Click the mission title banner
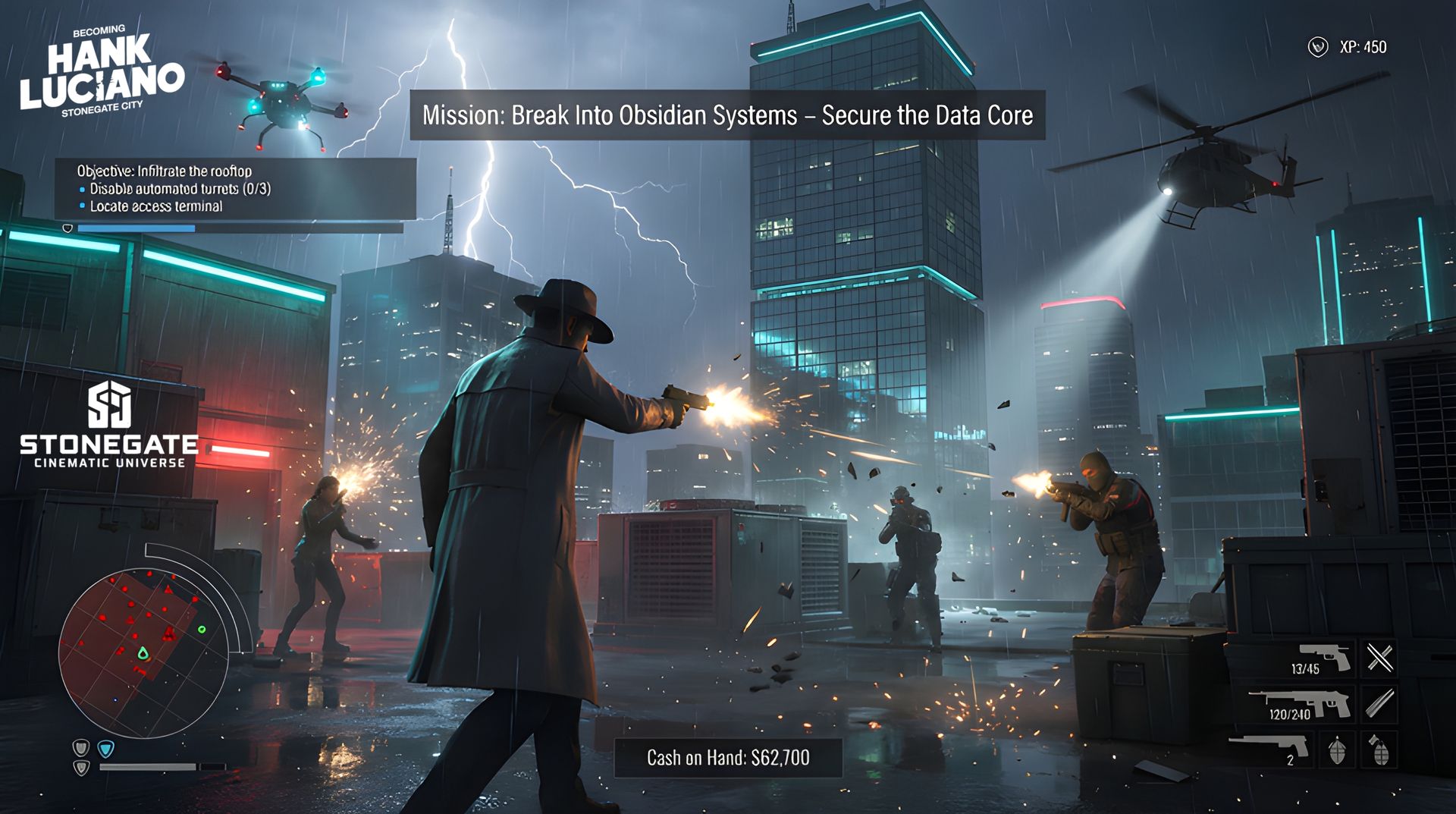Screen dimensions: 1456x814 click(727, 115)
